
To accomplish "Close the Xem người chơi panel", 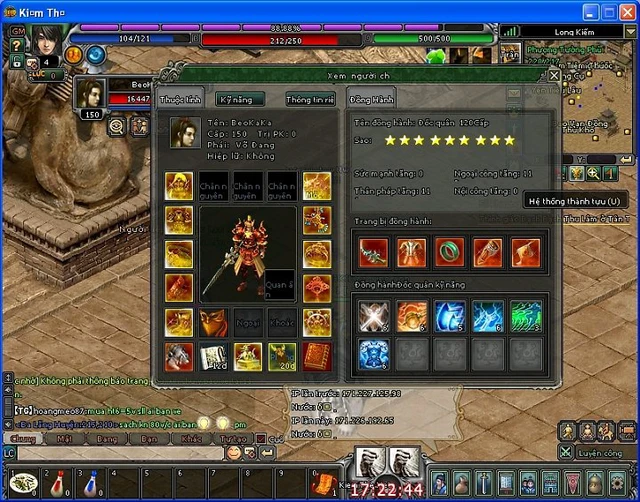I will pos(554,75).
